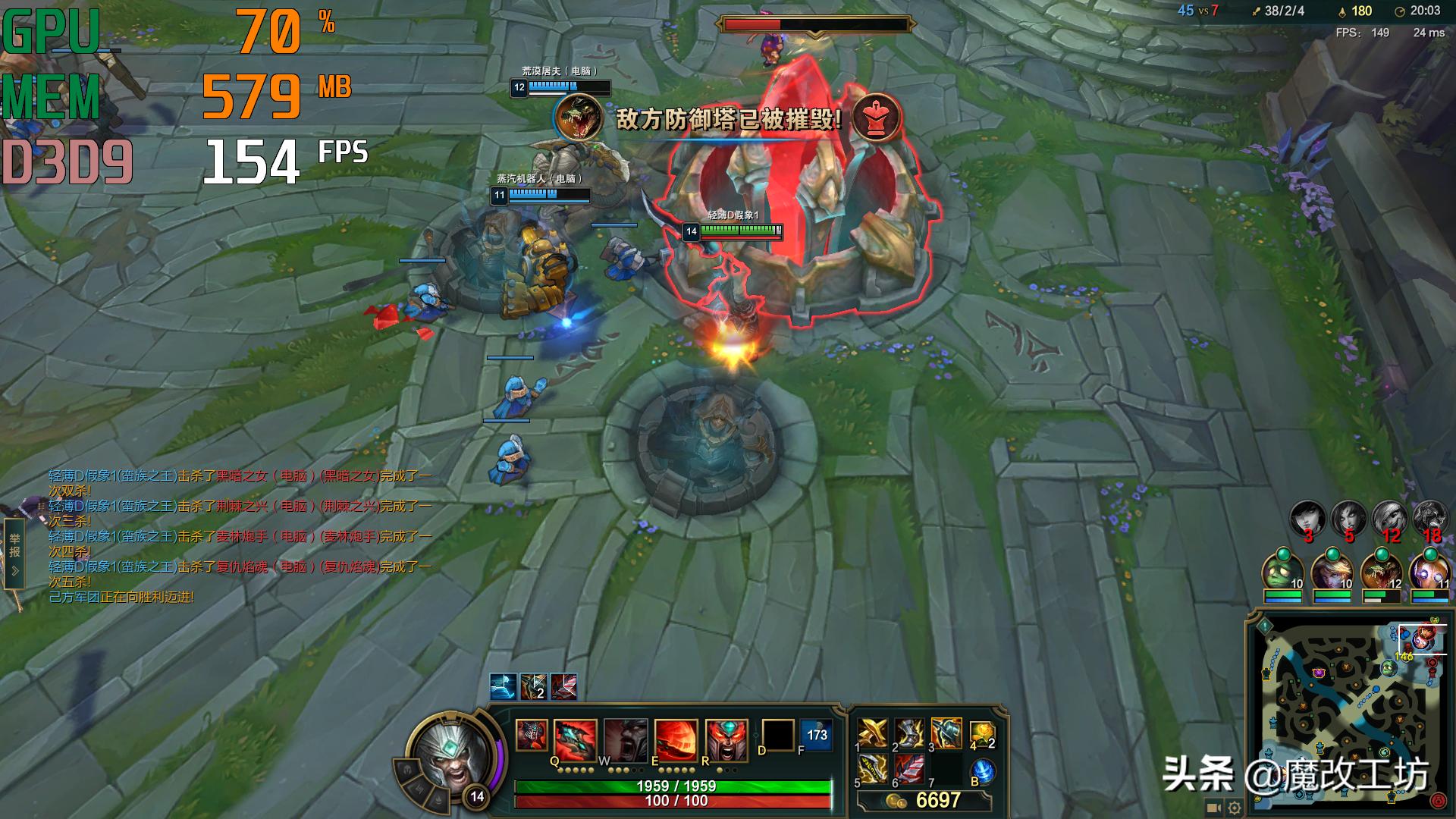Open the shop via the gold counter
The height and width of the screenshot is (819, 1456).
point(925,801)
